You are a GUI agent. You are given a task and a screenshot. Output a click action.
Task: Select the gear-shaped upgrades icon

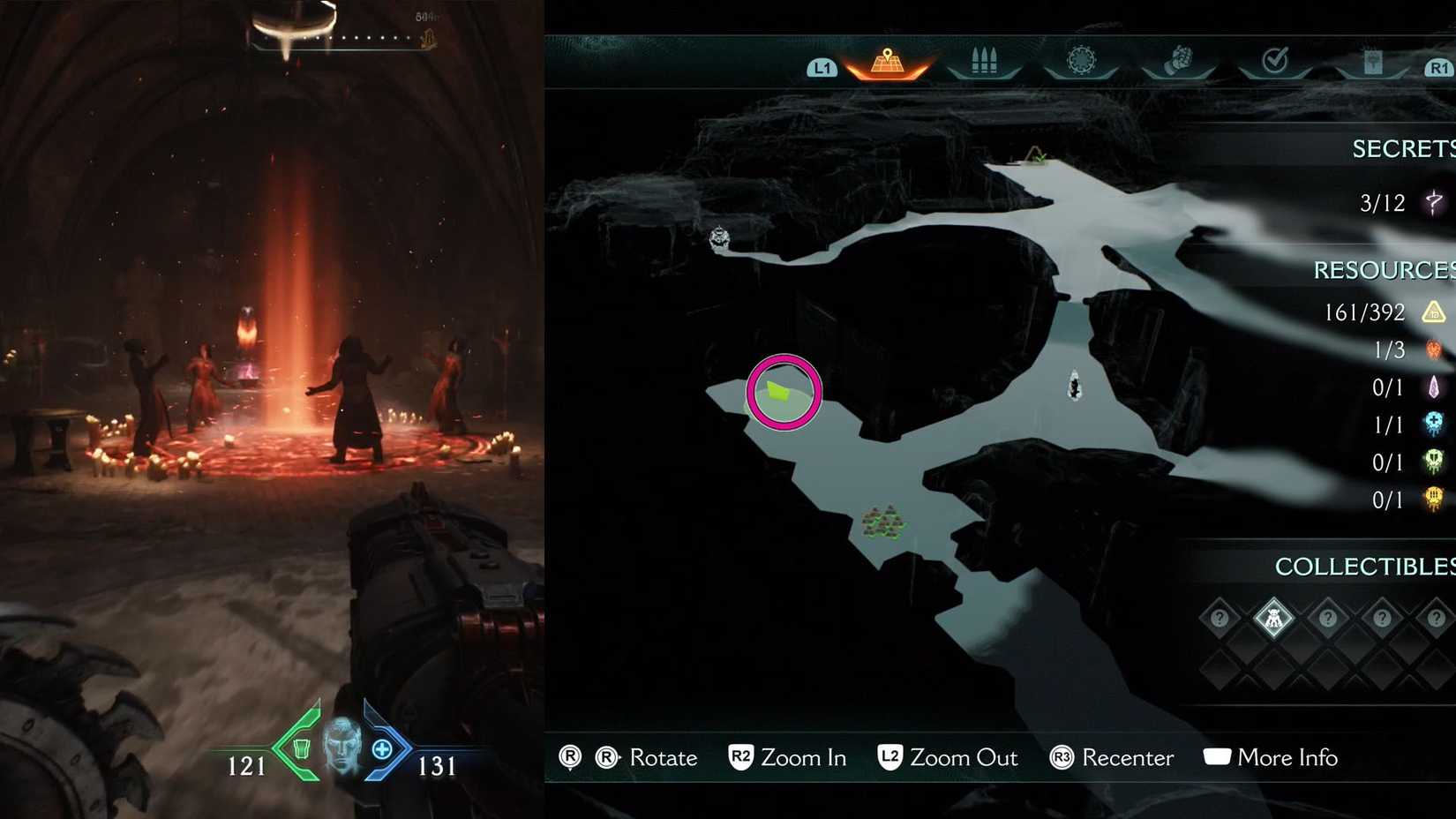coord(1082,60)
